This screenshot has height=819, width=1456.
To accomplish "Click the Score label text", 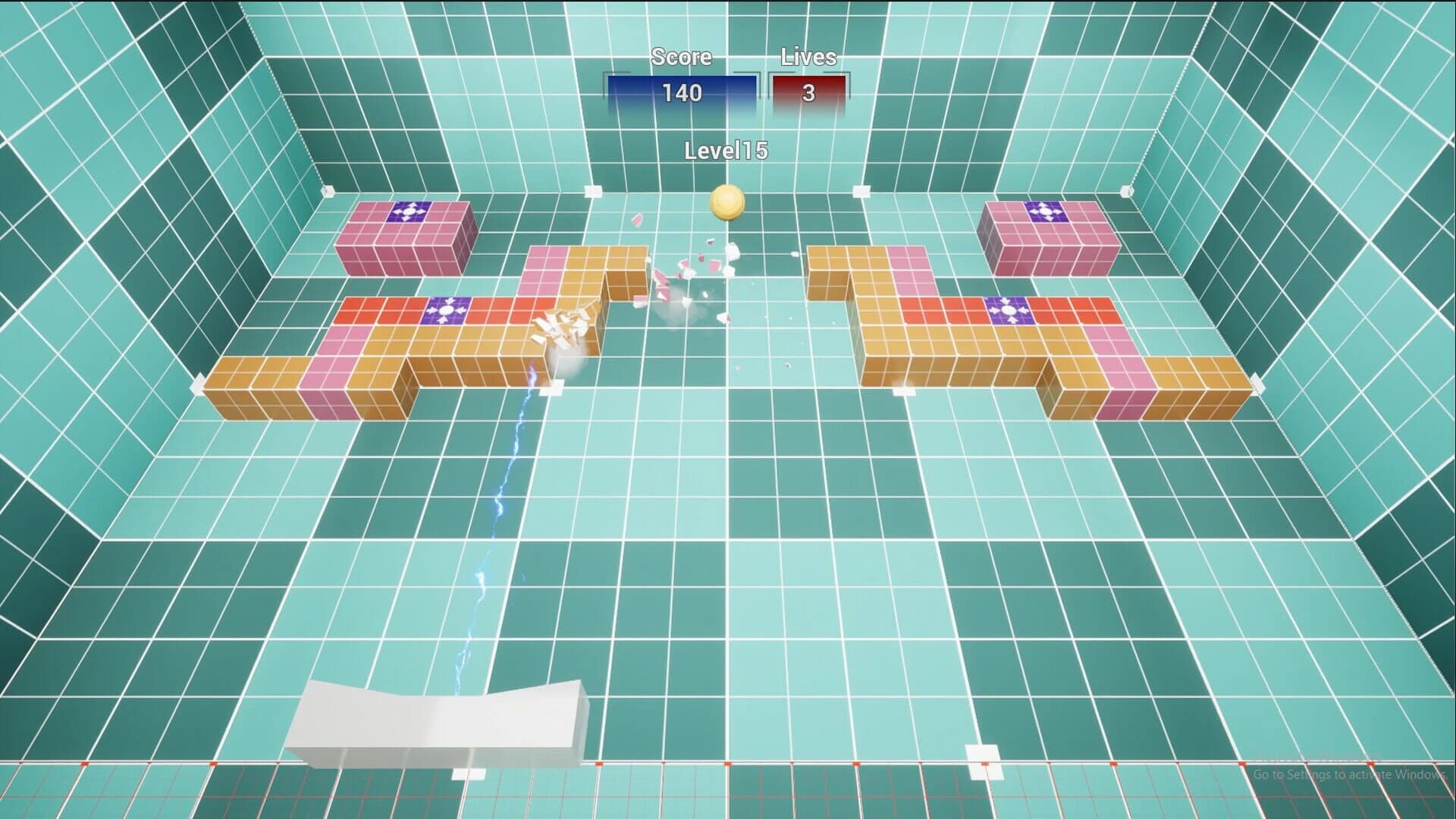I will click(x=680, y=57).
